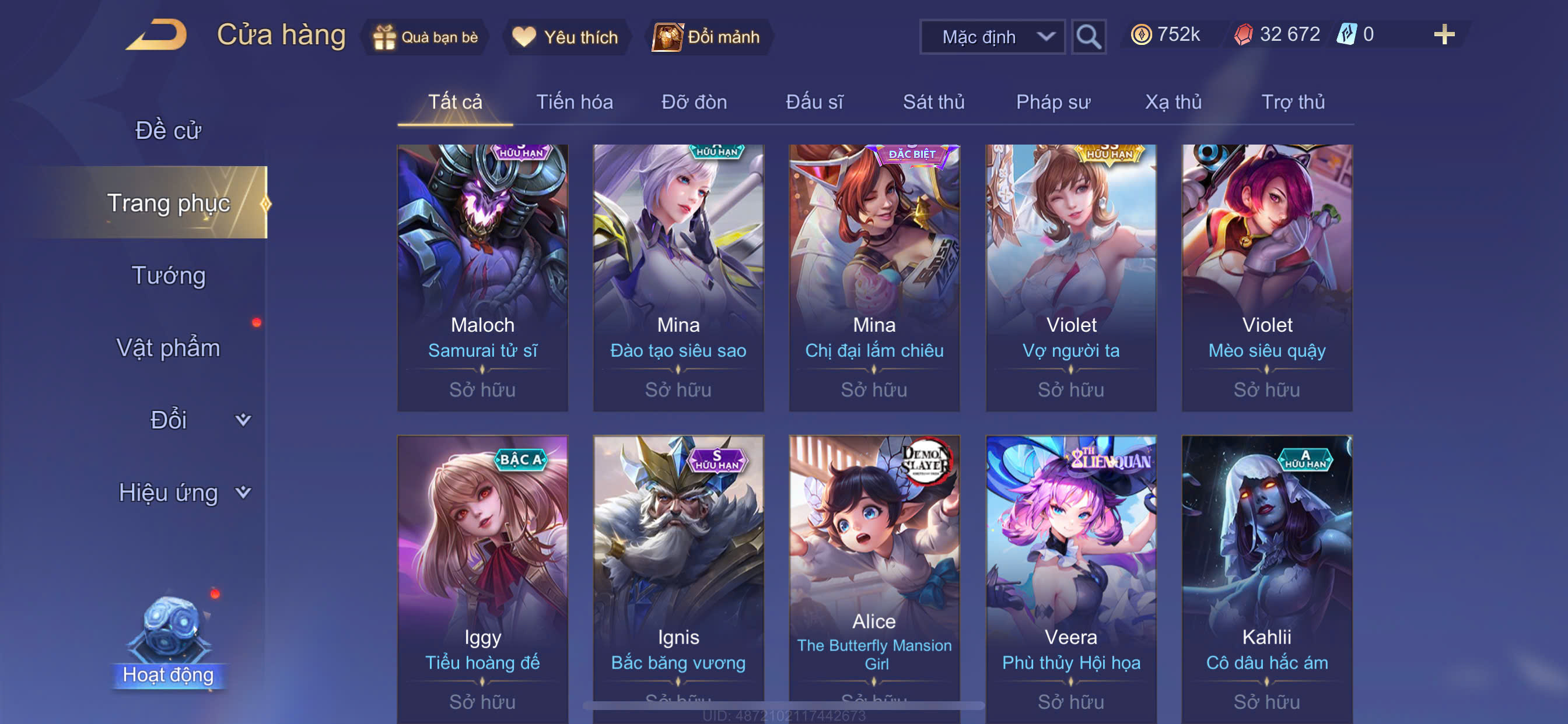Show the Sát thủ skins tab

pyautogui.click(x=933, y=101)
